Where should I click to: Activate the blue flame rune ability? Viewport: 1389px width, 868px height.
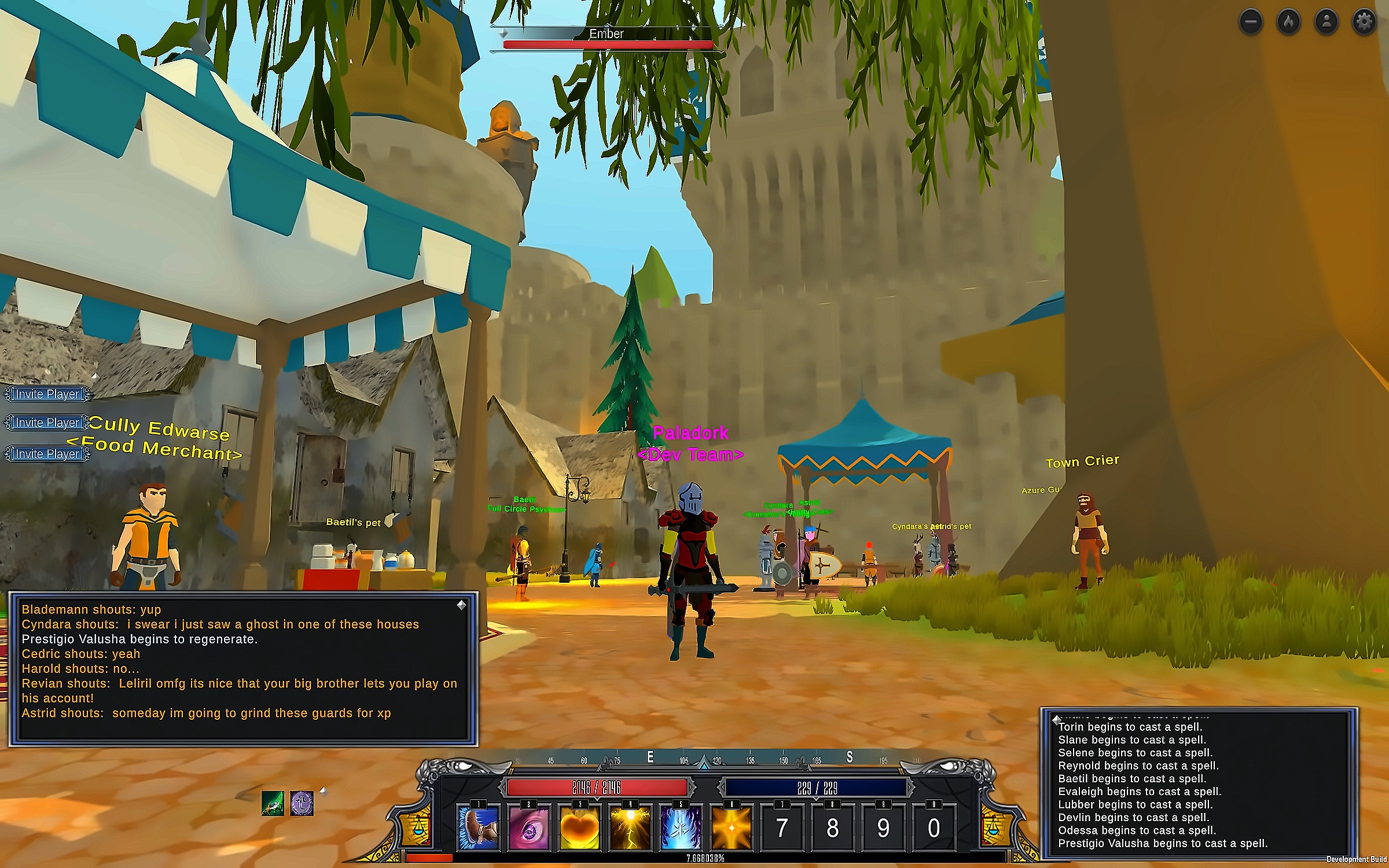tap(681, 829)
